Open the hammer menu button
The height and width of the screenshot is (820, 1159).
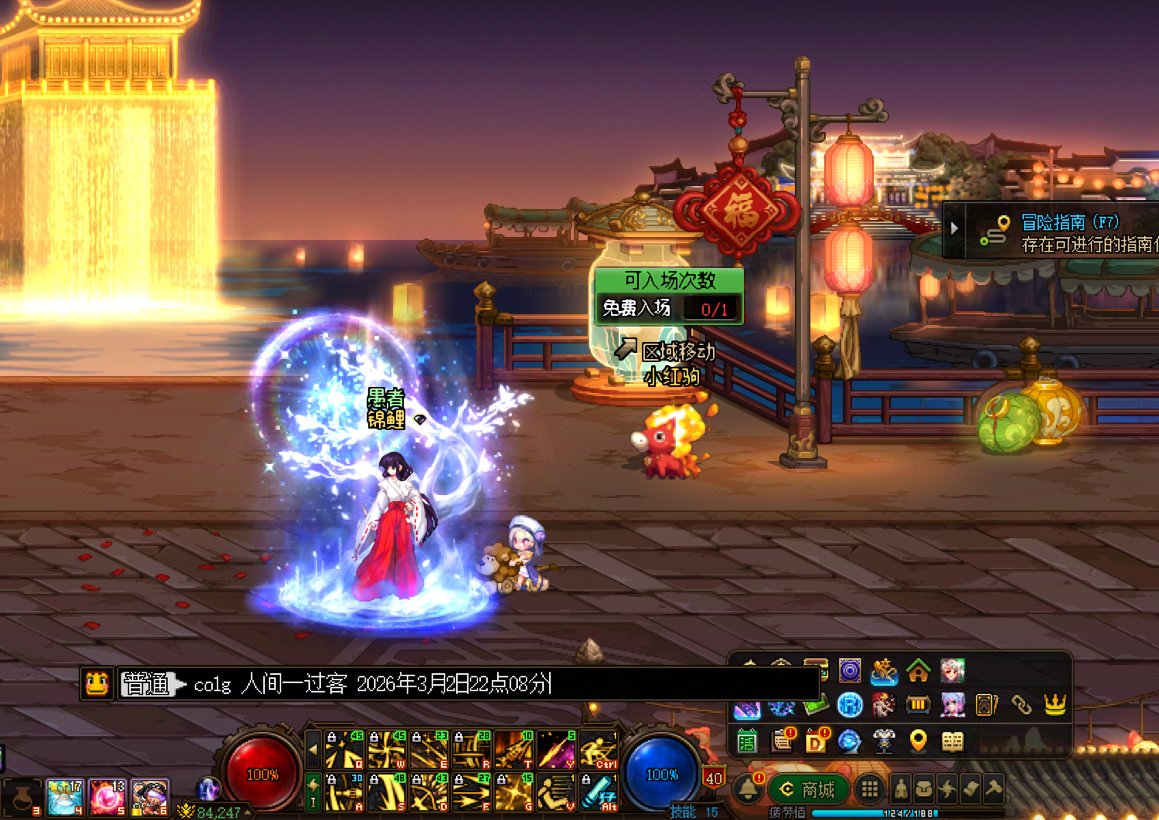[993, 789]
